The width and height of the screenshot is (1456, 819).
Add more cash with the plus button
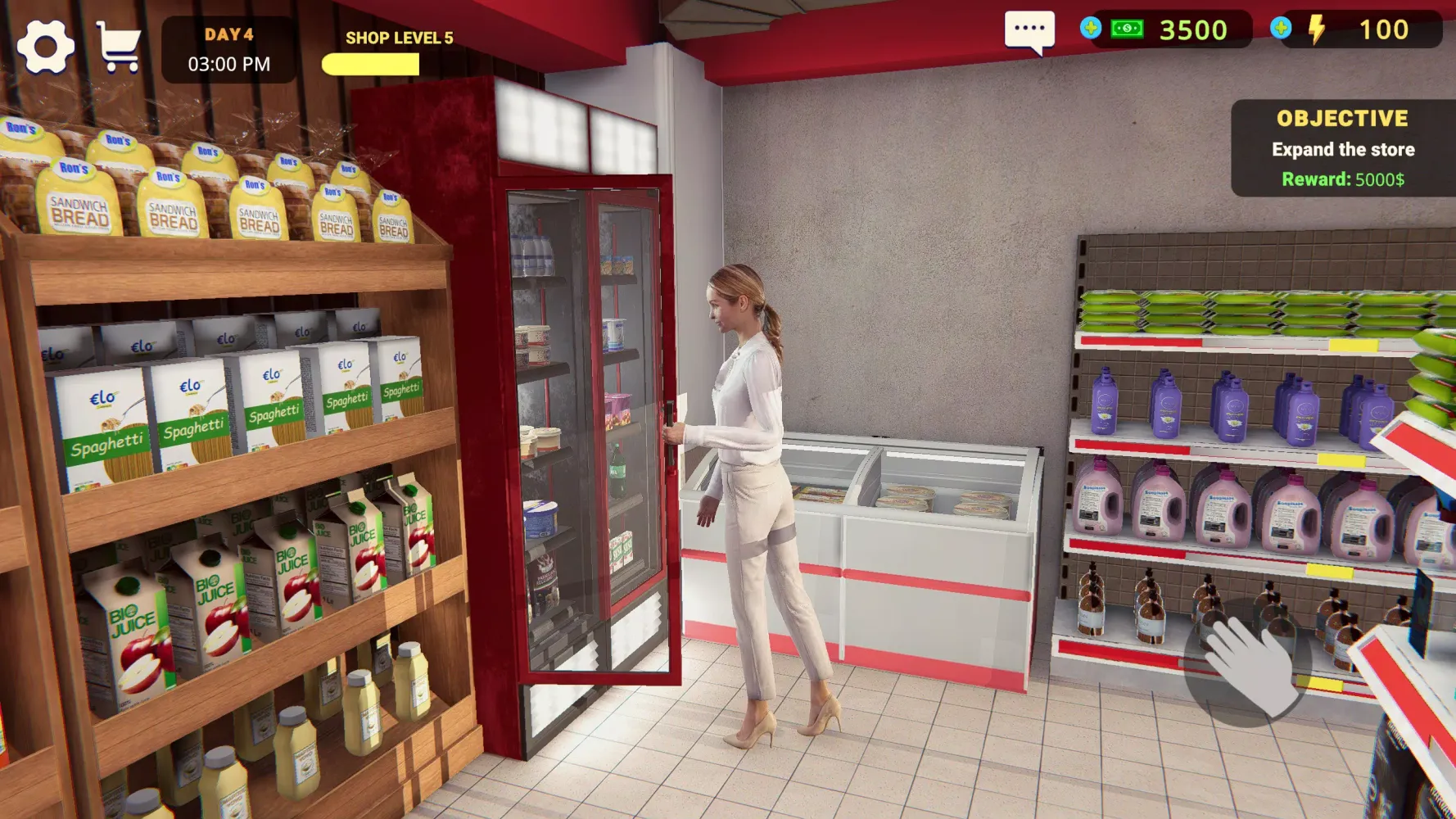pos(1090,29)
